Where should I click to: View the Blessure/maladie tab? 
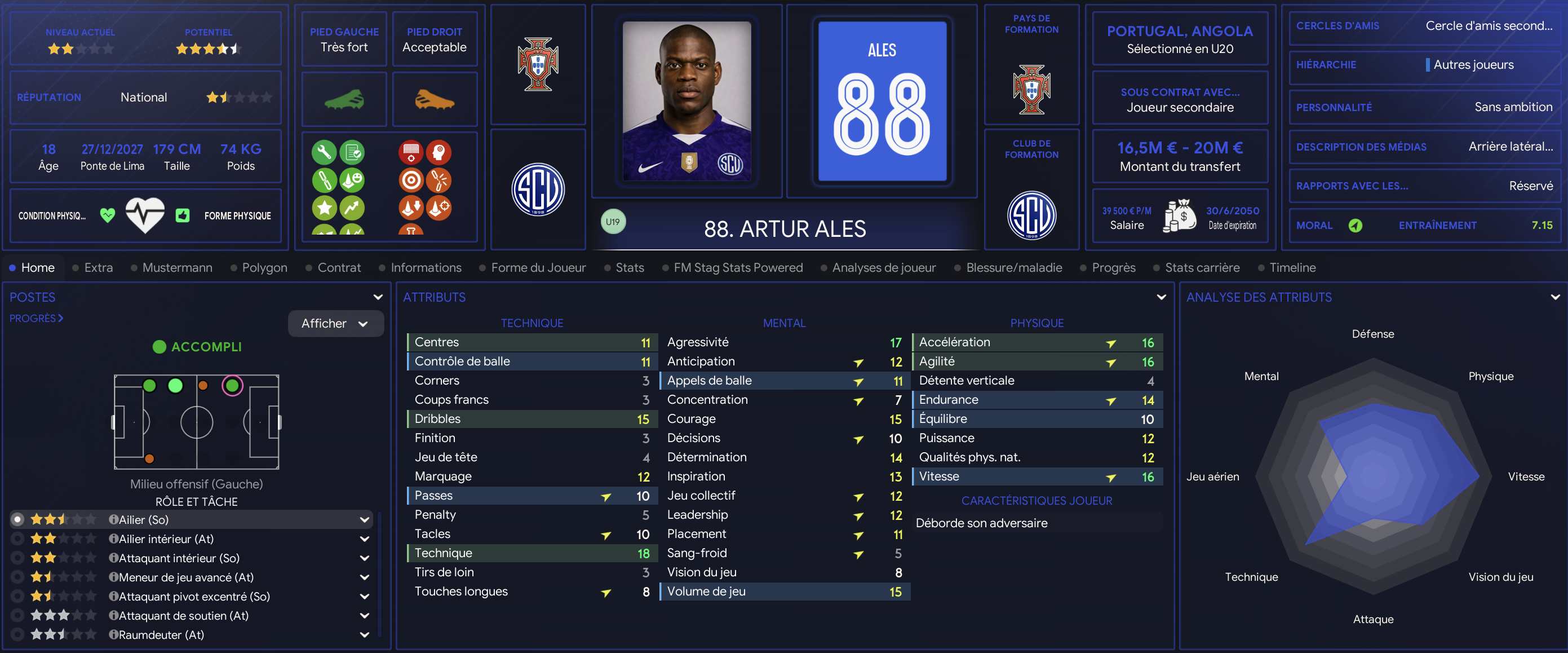pos(1013,267)
